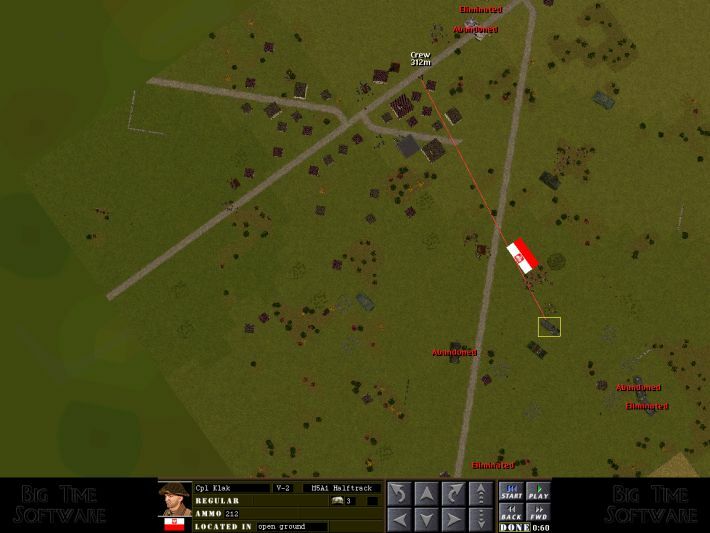Move camera forward with up arrow

426,493
